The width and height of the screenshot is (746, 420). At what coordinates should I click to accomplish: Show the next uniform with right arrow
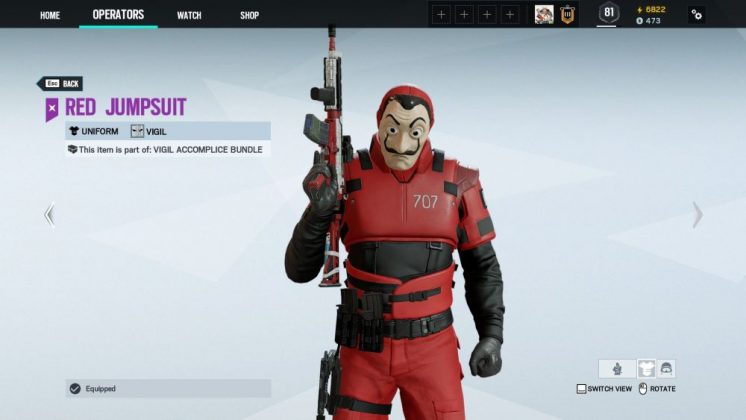click(x=697, y=214)
